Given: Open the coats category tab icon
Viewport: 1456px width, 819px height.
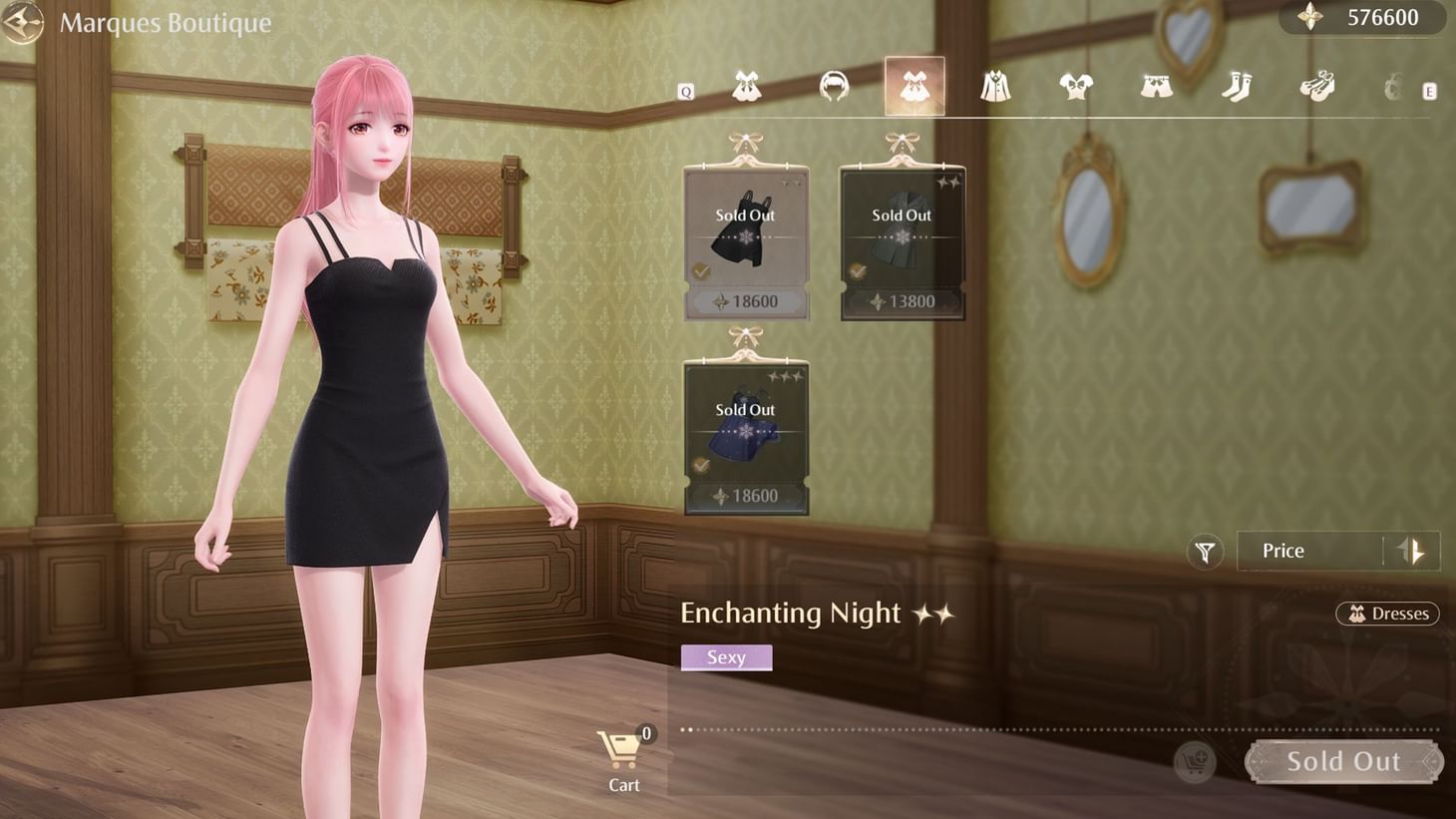Looking at the screenshot, I should 996,88.
